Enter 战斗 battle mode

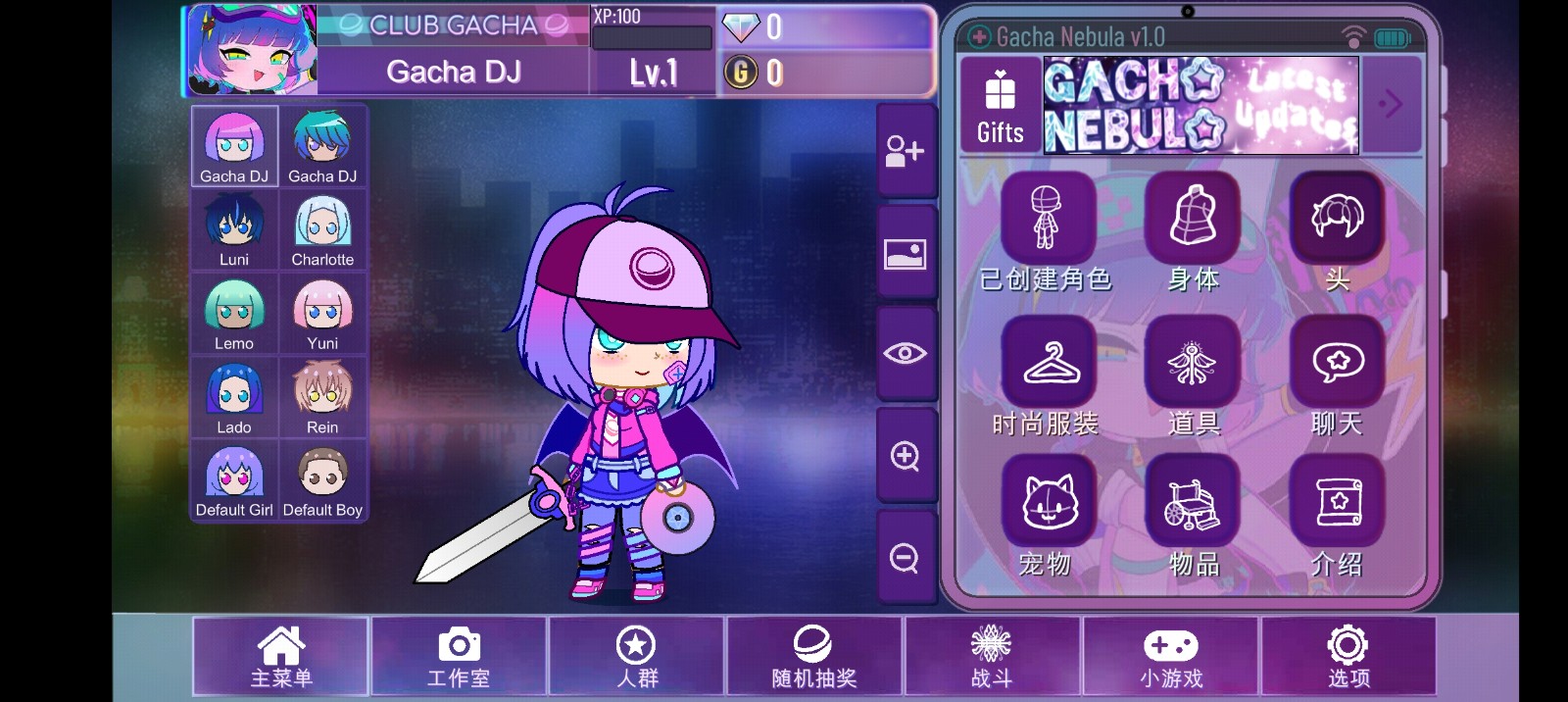pos(992,657)
